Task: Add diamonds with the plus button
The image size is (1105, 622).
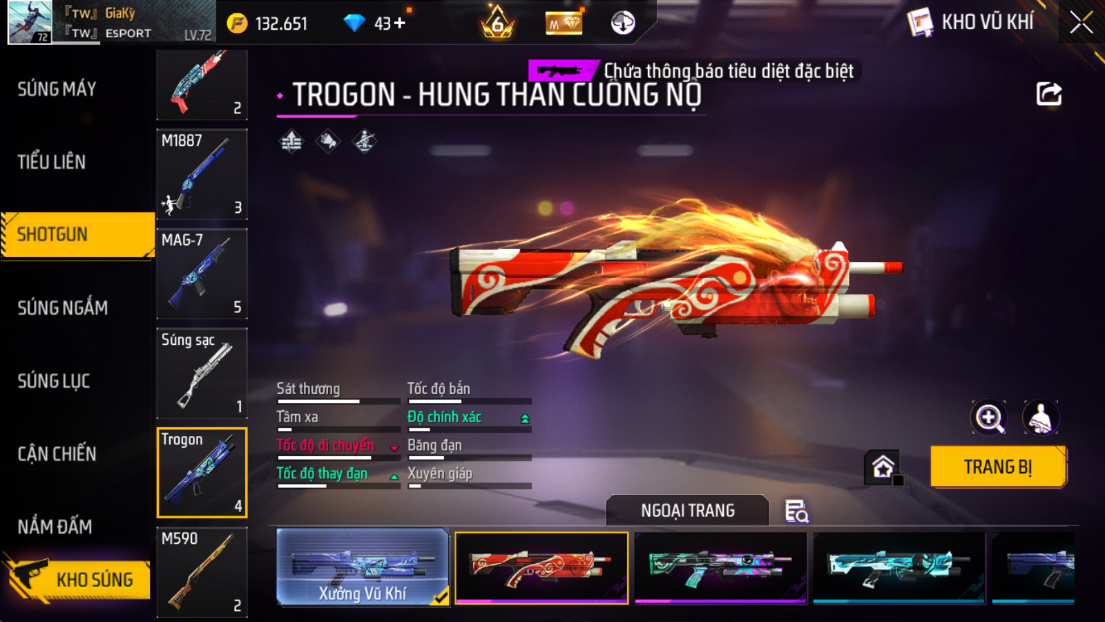Action: pyautogui.click(x=400, y=23)
